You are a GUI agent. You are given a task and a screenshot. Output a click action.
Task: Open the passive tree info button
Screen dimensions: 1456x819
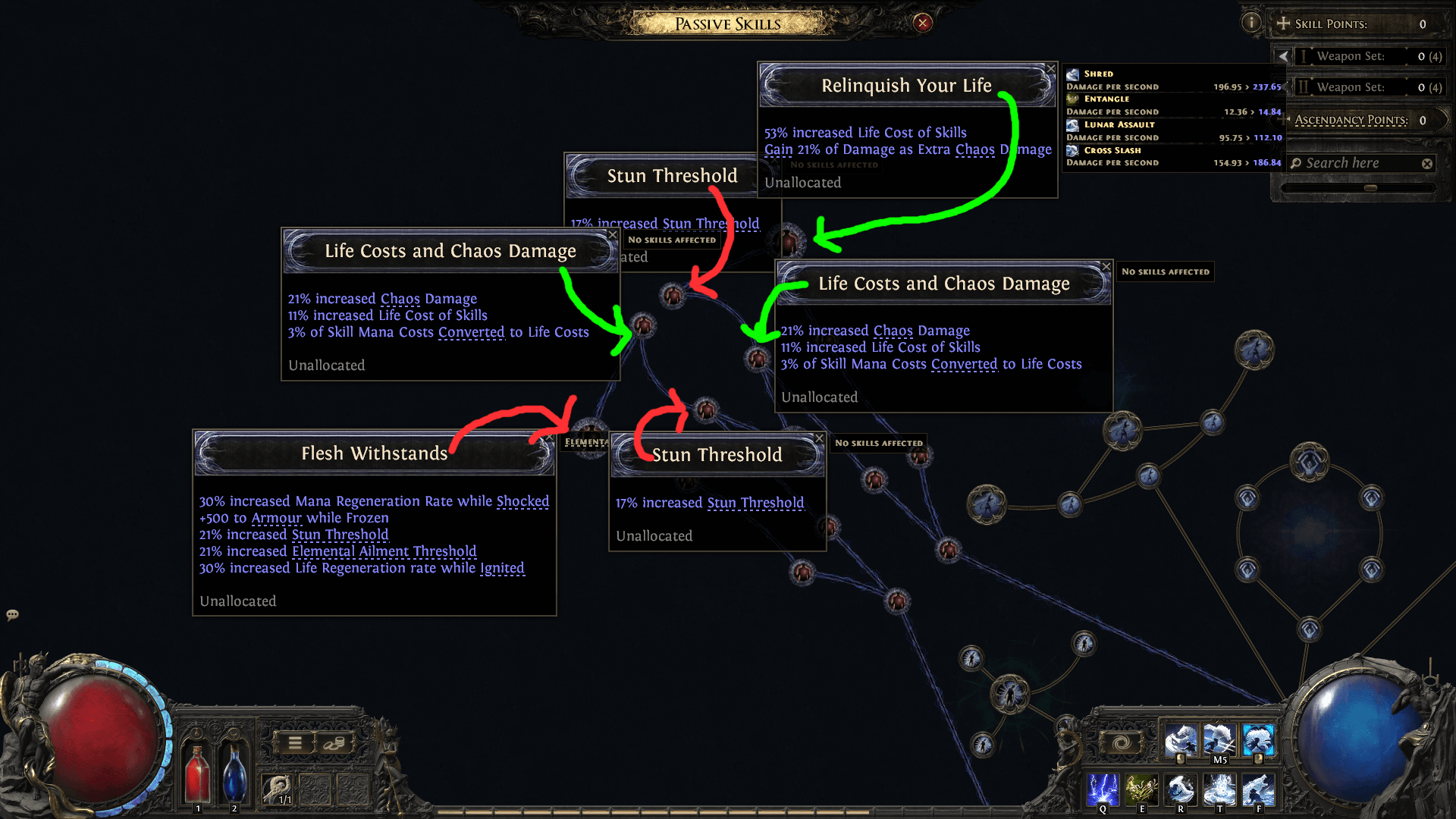point(1251,23)
